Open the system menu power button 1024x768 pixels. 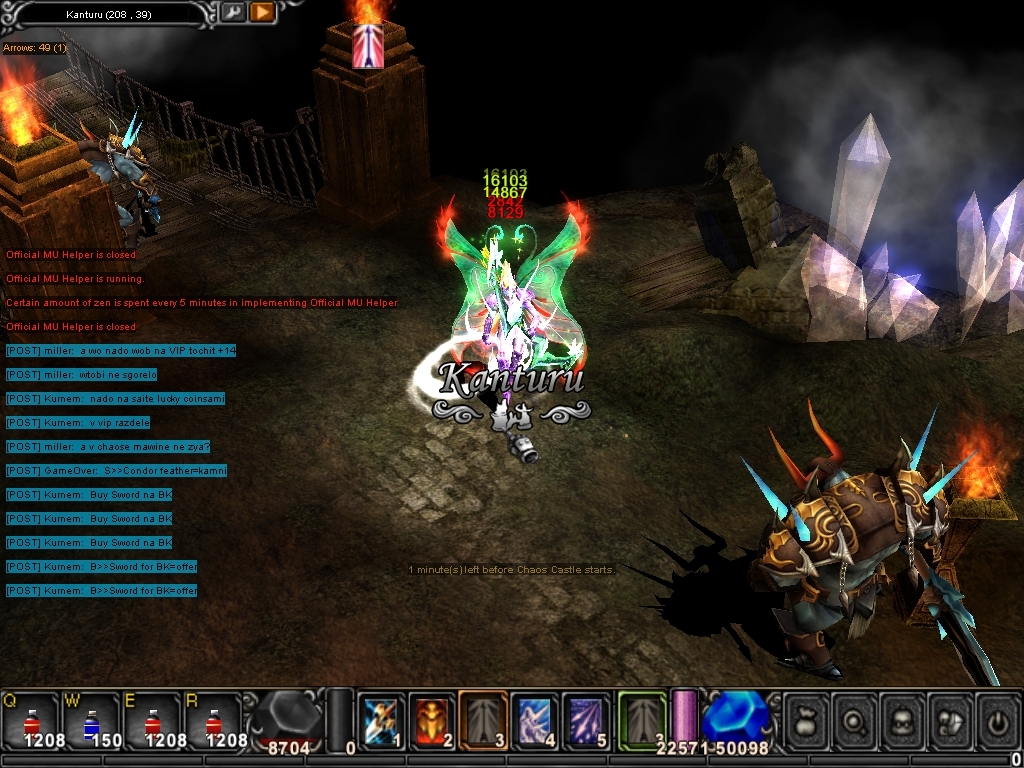997,720
